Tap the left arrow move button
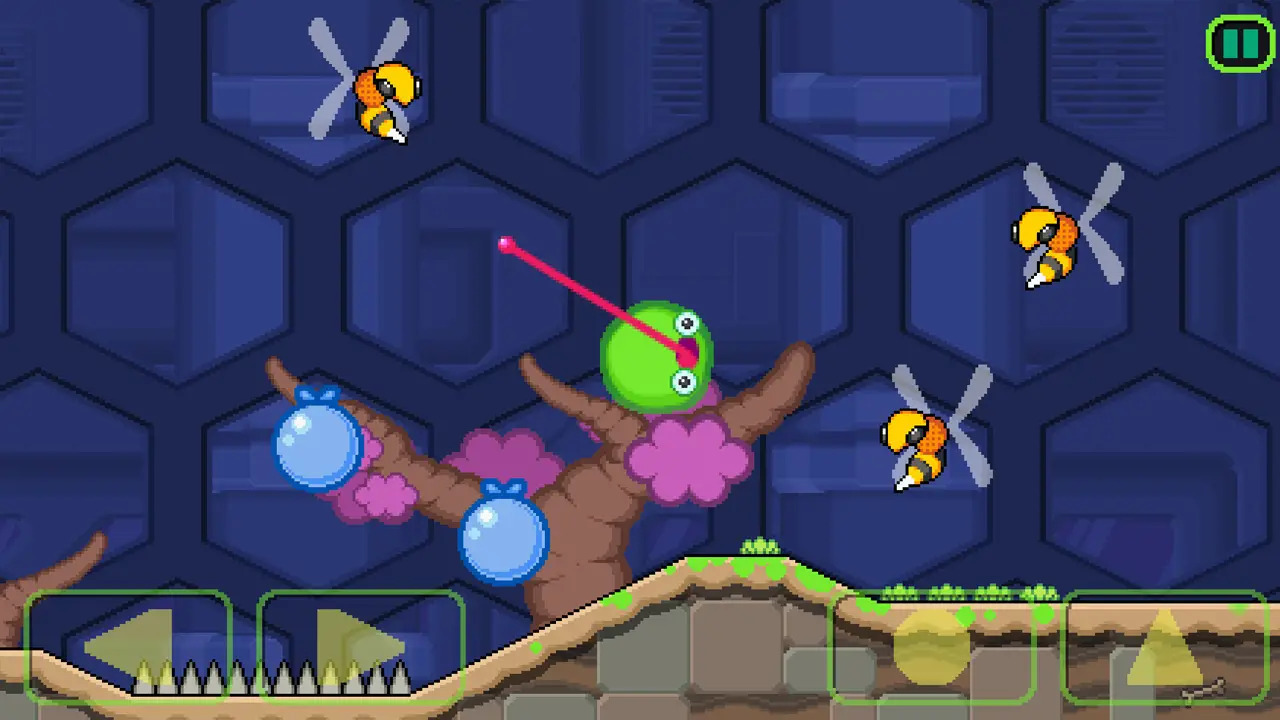1280x720 pixels. tap(128, 647)
